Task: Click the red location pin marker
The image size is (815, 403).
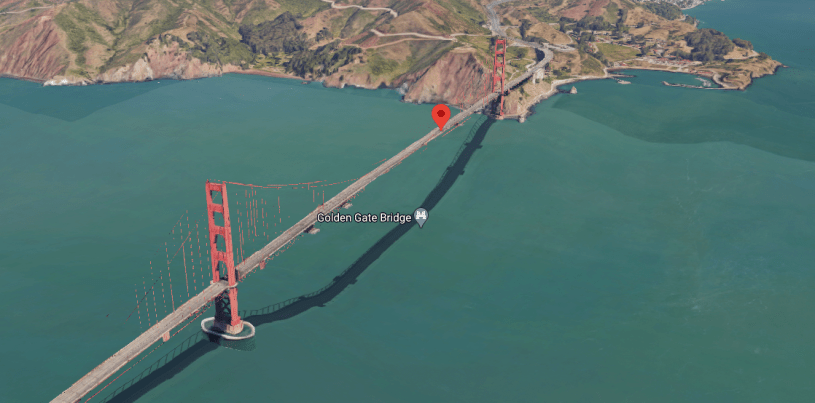Action: [x=440, y=116]
